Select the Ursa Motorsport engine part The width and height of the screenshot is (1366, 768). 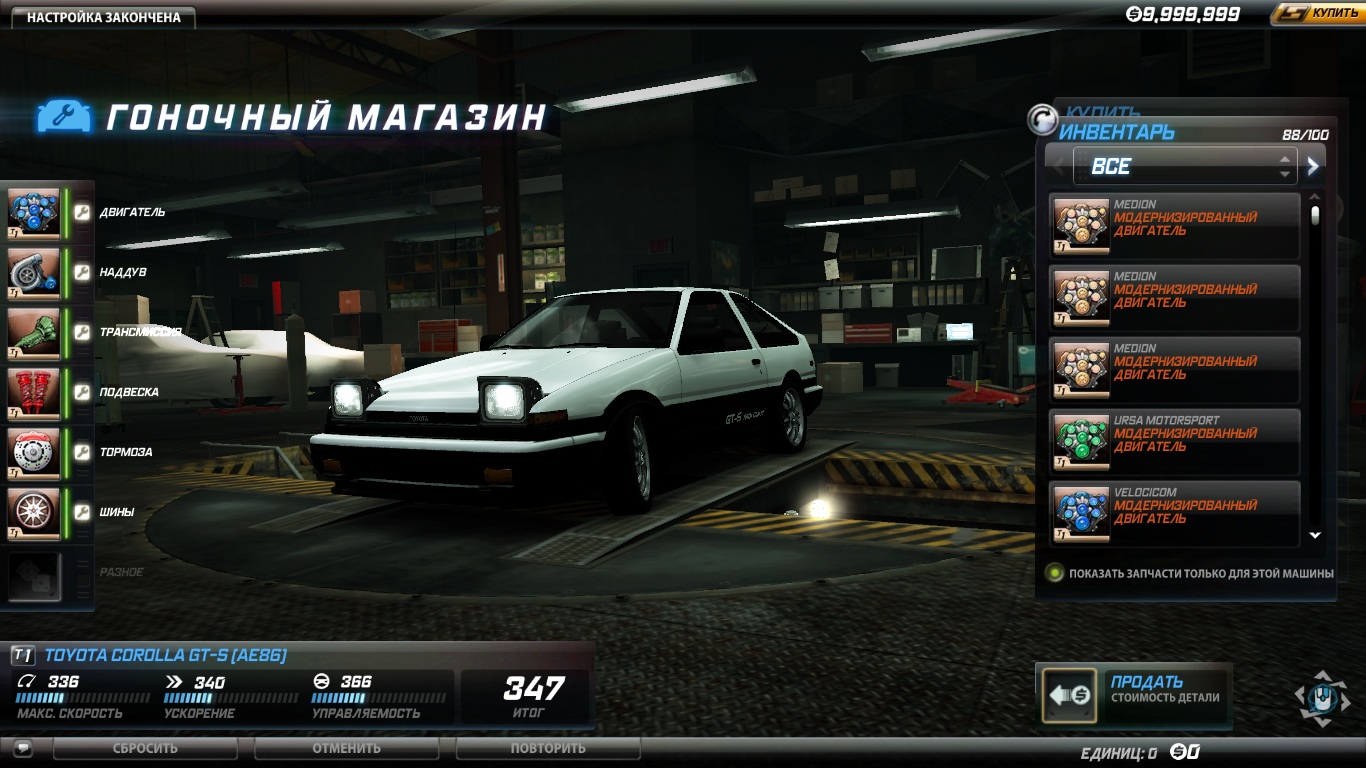[1174, 441]
